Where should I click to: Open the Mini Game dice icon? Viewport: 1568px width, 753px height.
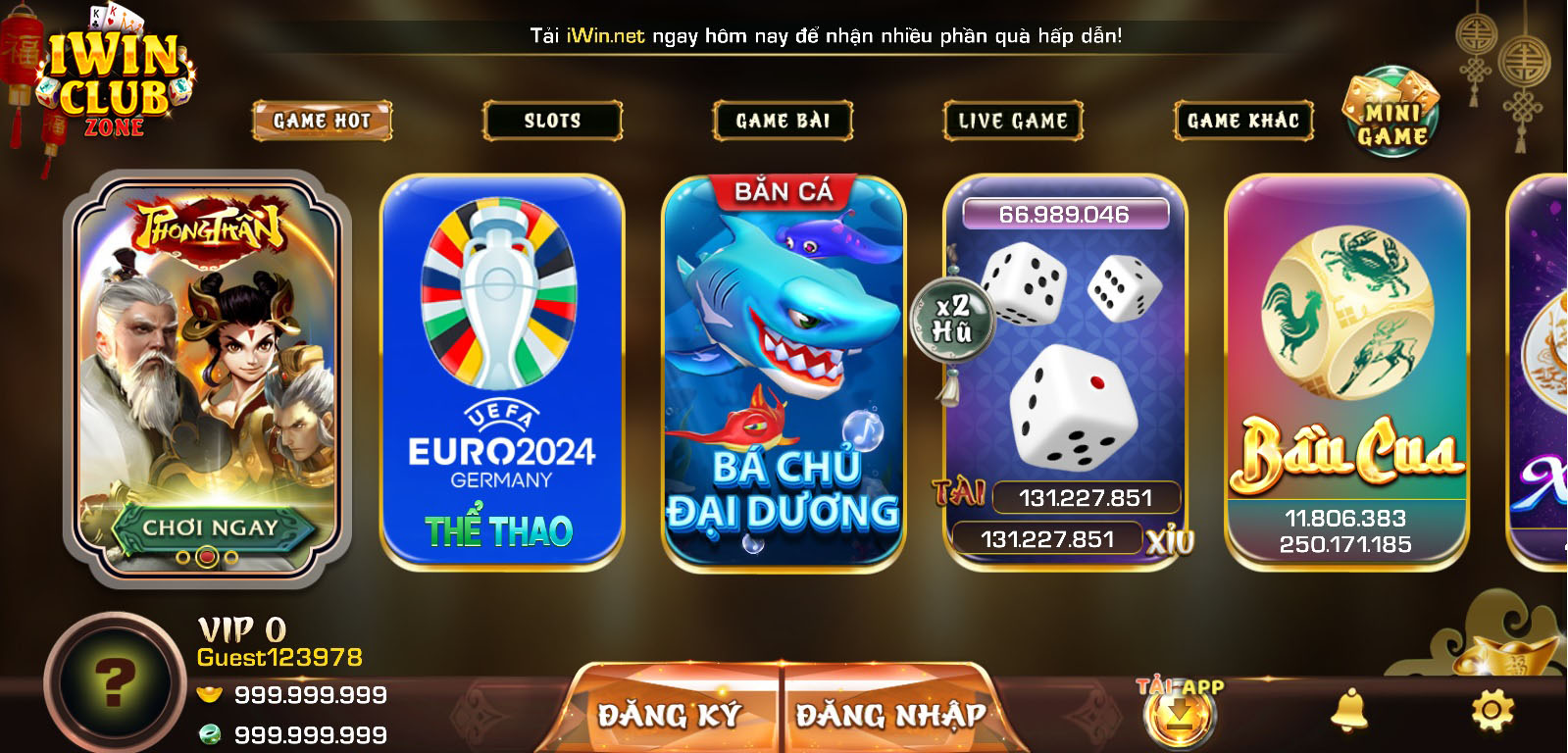[x=1391, y=112]
